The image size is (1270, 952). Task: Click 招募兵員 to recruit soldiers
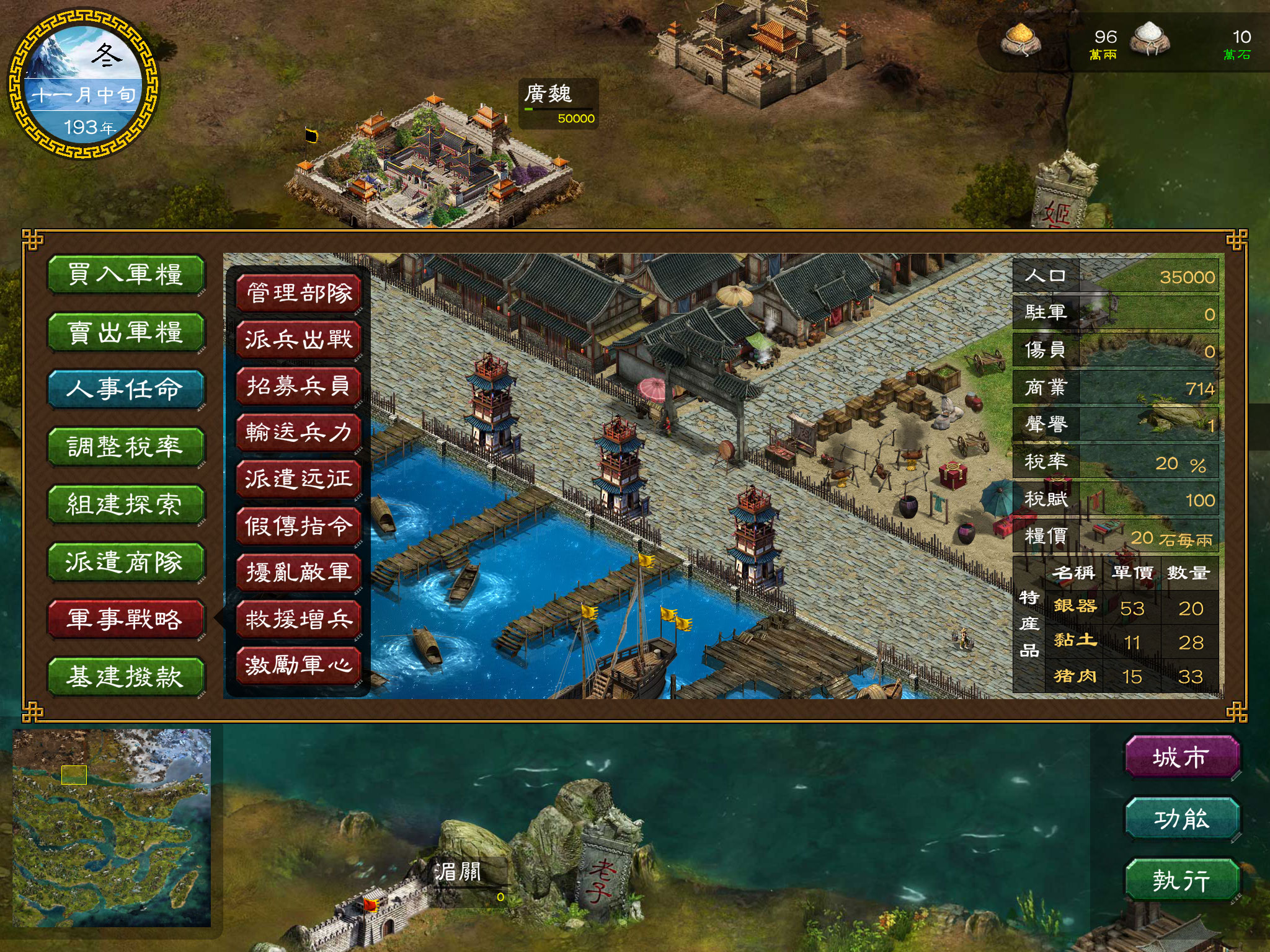click(299, 386)
